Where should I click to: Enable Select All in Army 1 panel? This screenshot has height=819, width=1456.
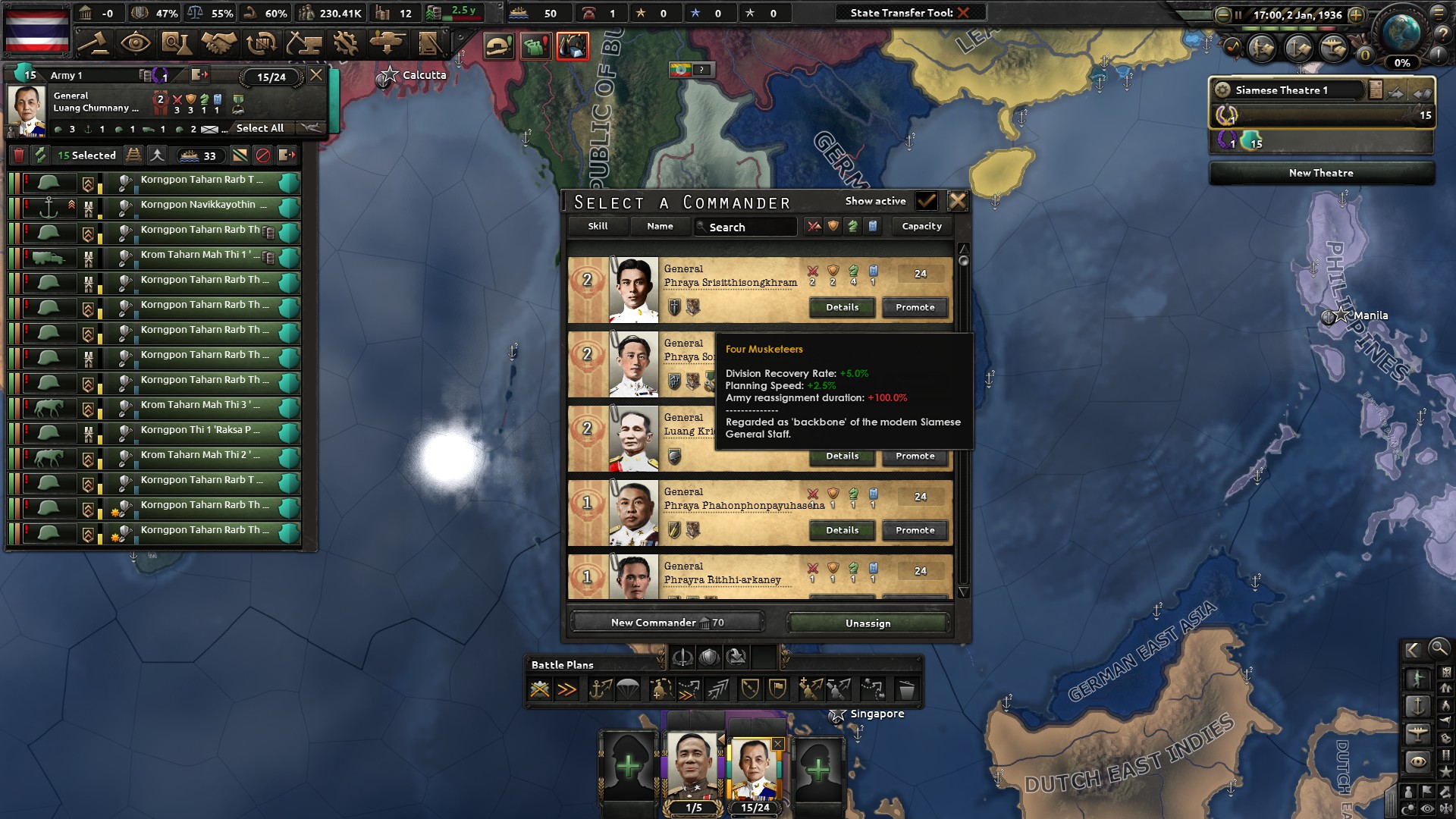[x=260, y=128]
